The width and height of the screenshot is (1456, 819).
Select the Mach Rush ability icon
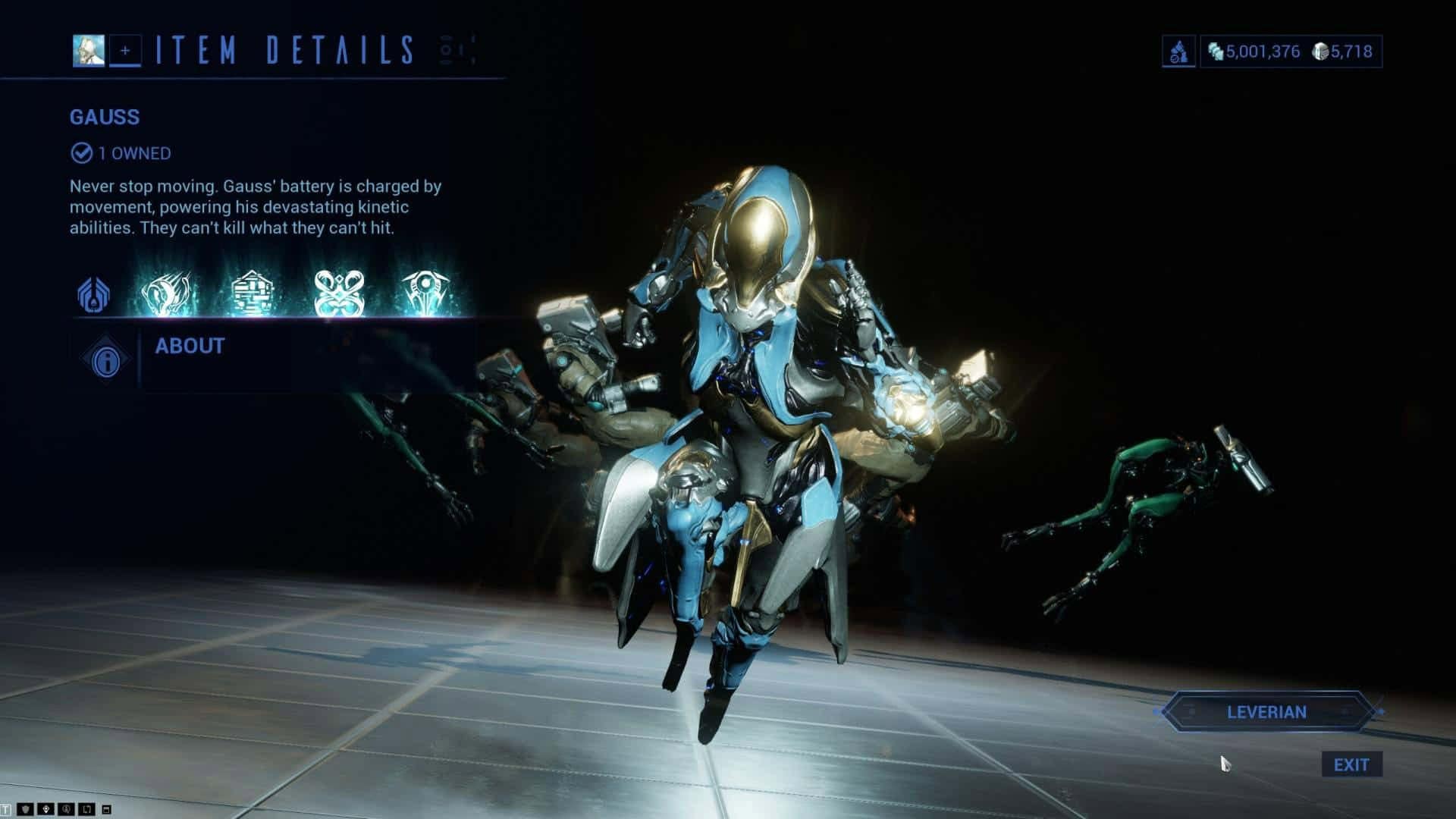(170, 293)
